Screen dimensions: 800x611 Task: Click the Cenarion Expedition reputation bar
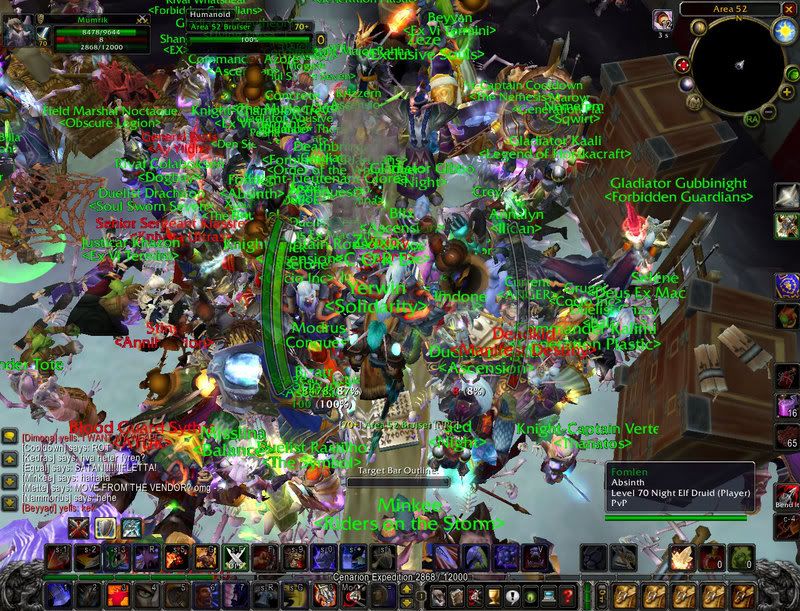400,578
